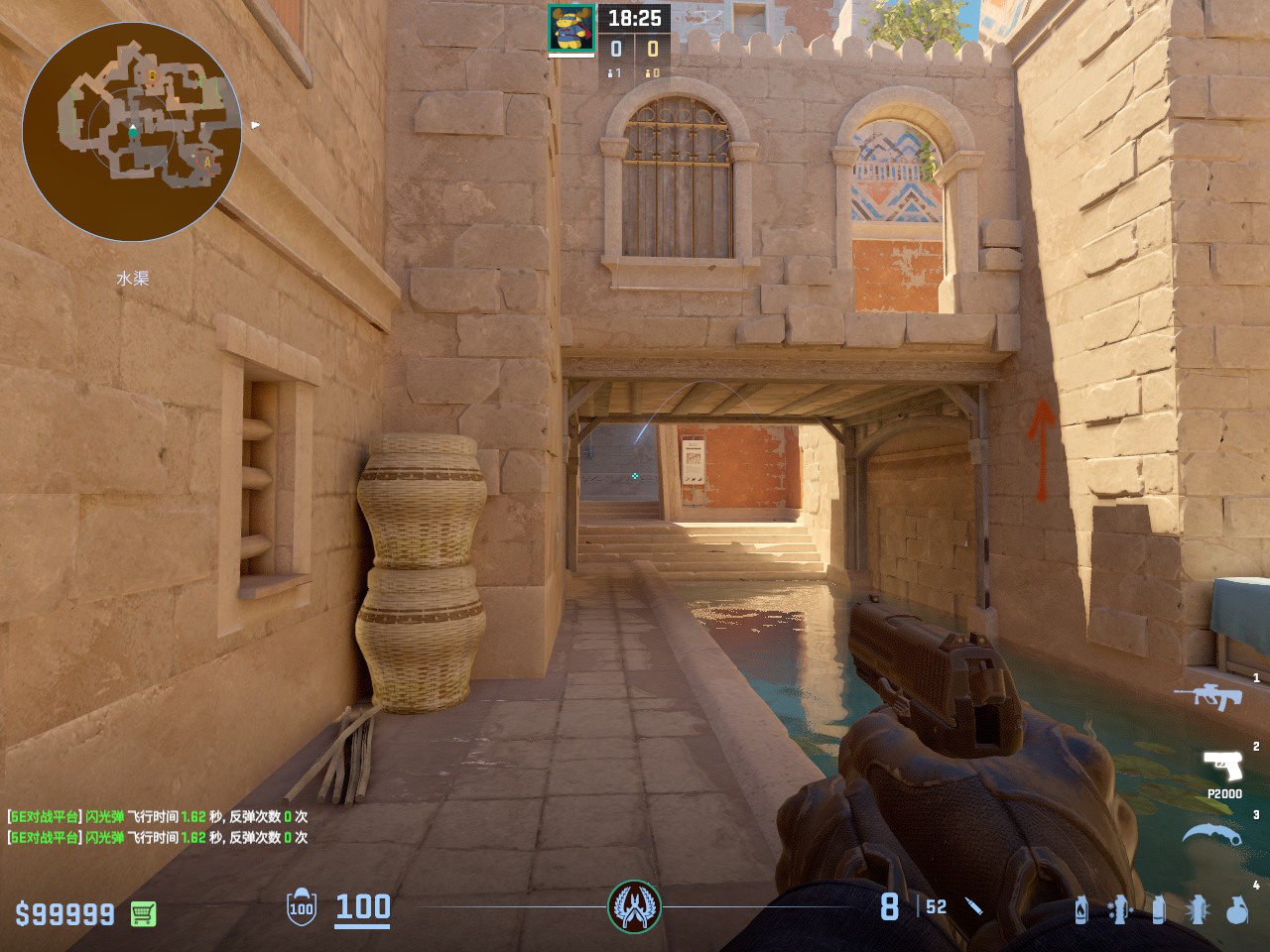Click the player avatar on the scoreboard
The height and width of the screenshot is (952, 1270).
pyautogui.click(x=571, y=29)
